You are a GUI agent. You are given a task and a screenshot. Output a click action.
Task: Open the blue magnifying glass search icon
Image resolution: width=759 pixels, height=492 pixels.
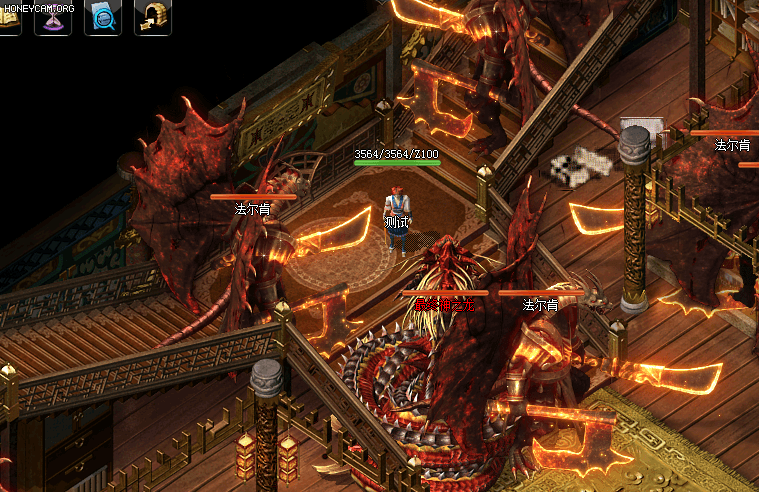click(103, 19)
